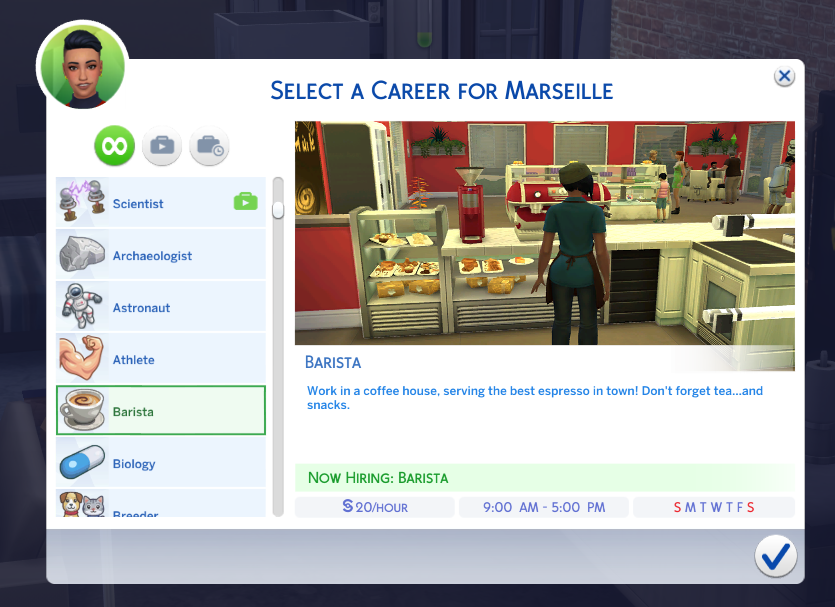
Task: Filter careers by the briefcase with clock icon
Action: [209, 147]
